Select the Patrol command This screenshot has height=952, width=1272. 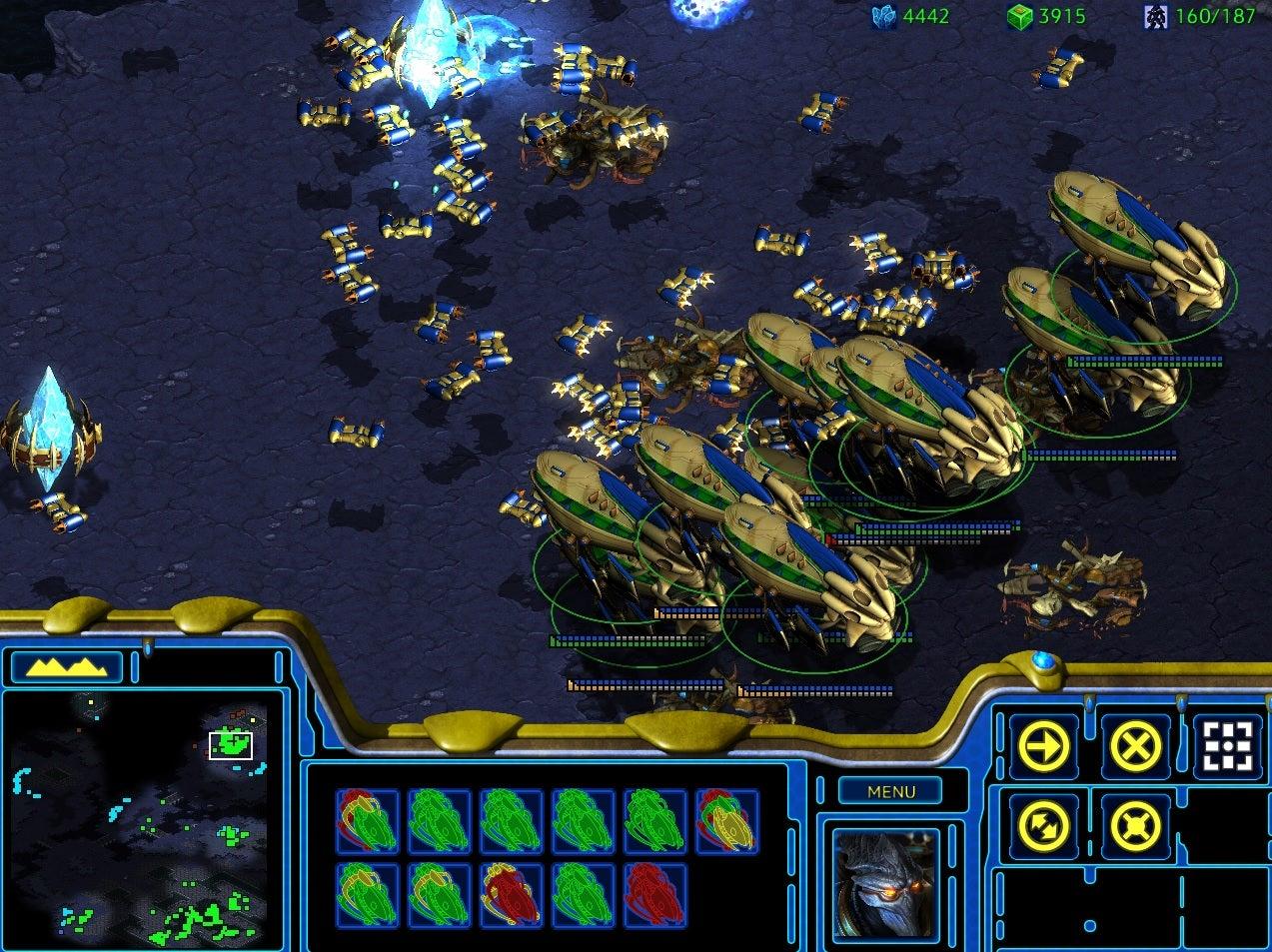coord(1044,826)
